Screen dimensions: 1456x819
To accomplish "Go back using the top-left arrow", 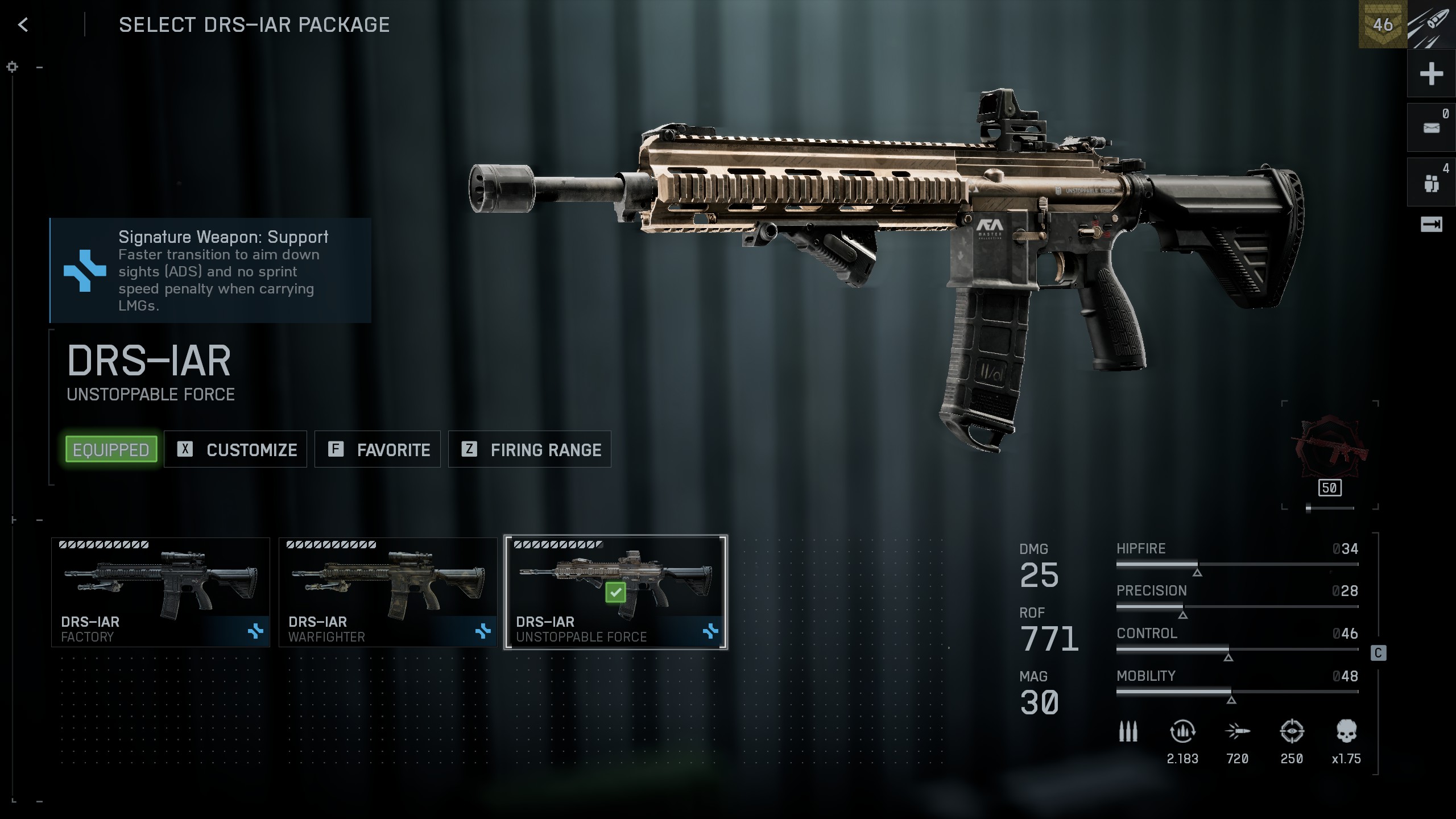I will tap(23, 24).
